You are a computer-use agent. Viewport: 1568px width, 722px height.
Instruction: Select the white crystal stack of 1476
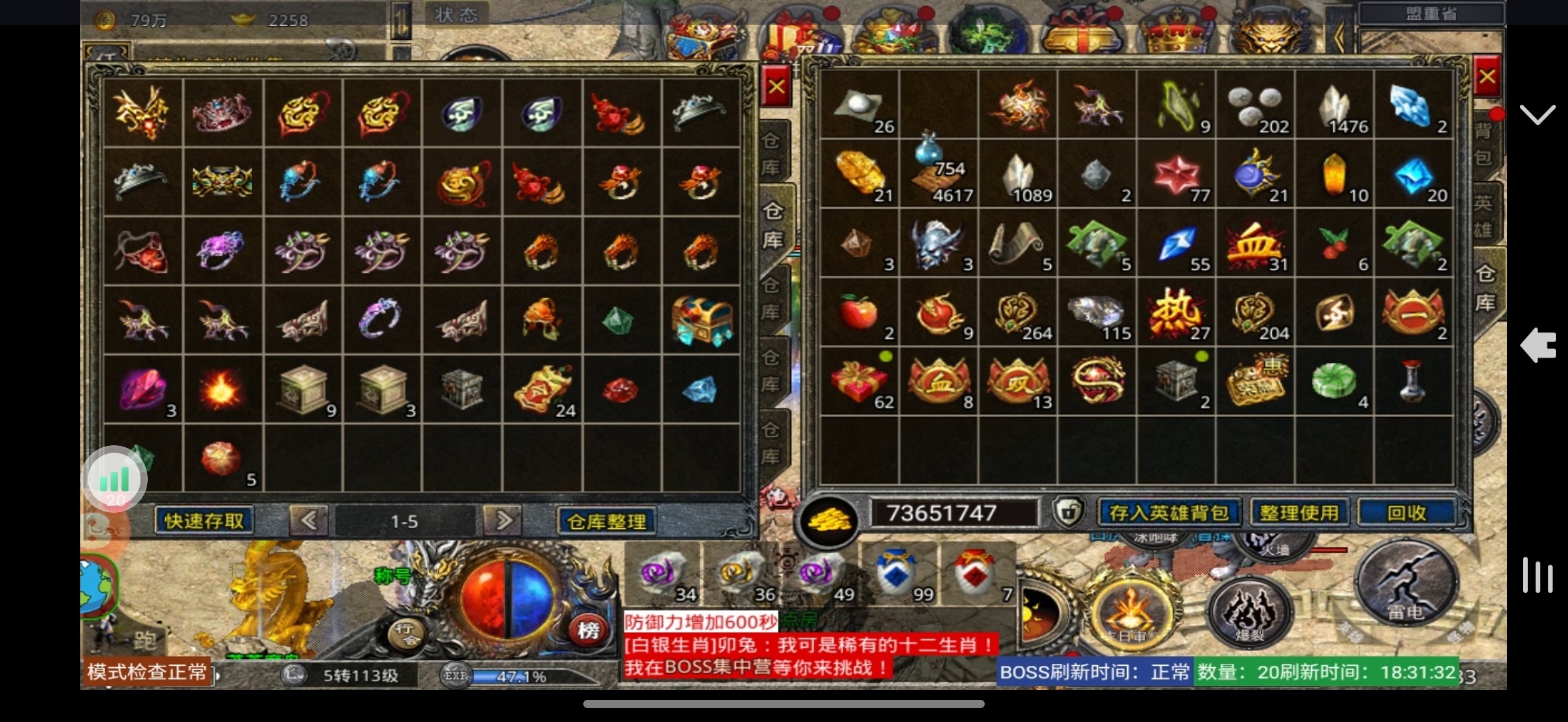(1335, 106)
